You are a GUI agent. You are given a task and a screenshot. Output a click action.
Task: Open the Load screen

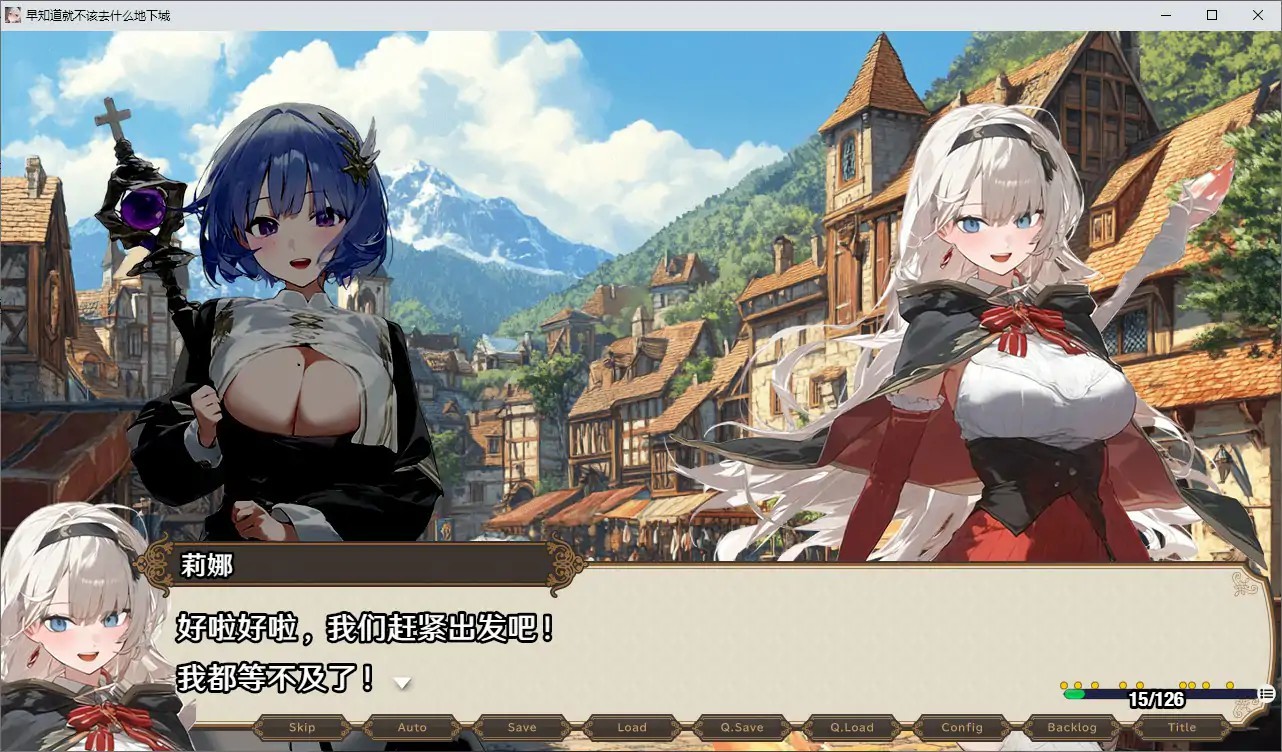click(631, 727)
